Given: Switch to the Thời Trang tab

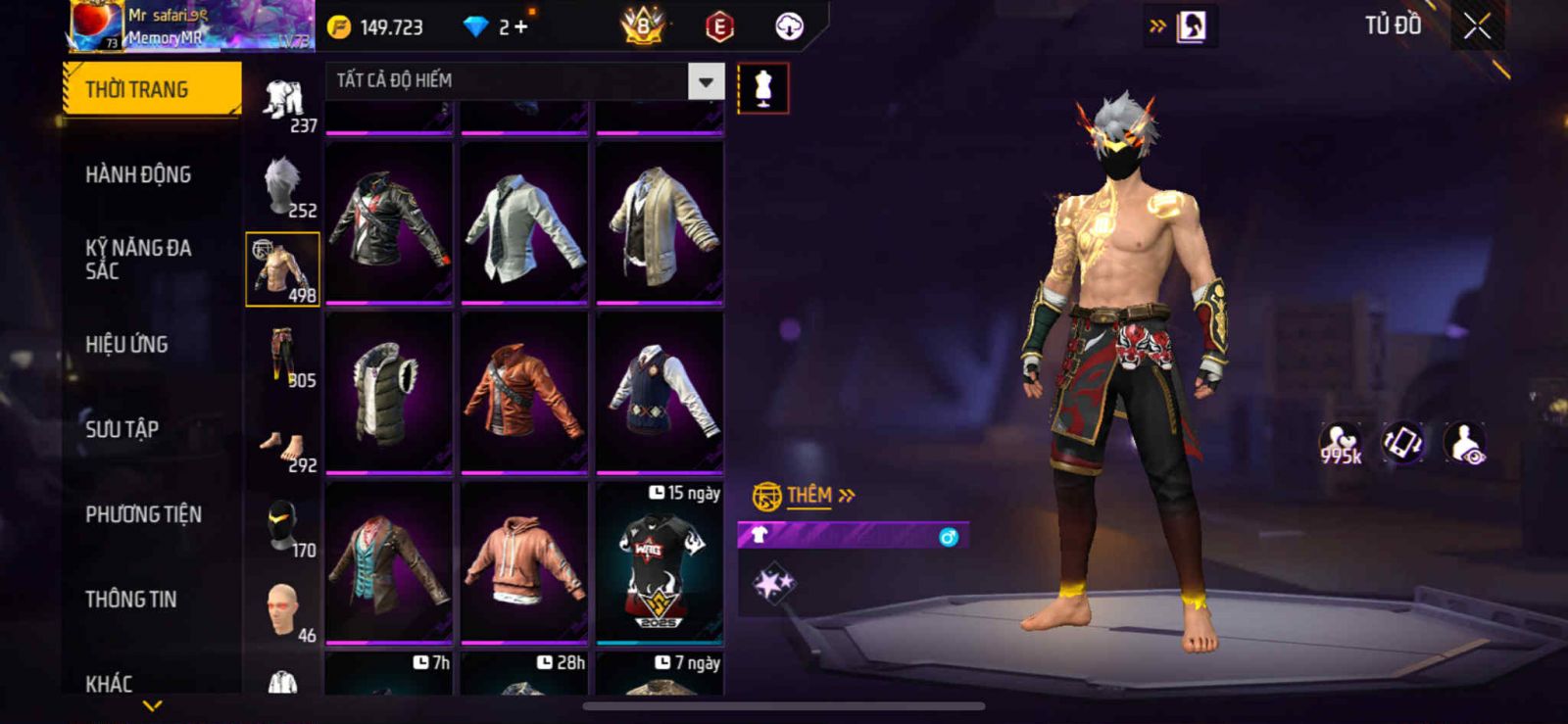Looking at the screenshot, I should tap(152, 89).
